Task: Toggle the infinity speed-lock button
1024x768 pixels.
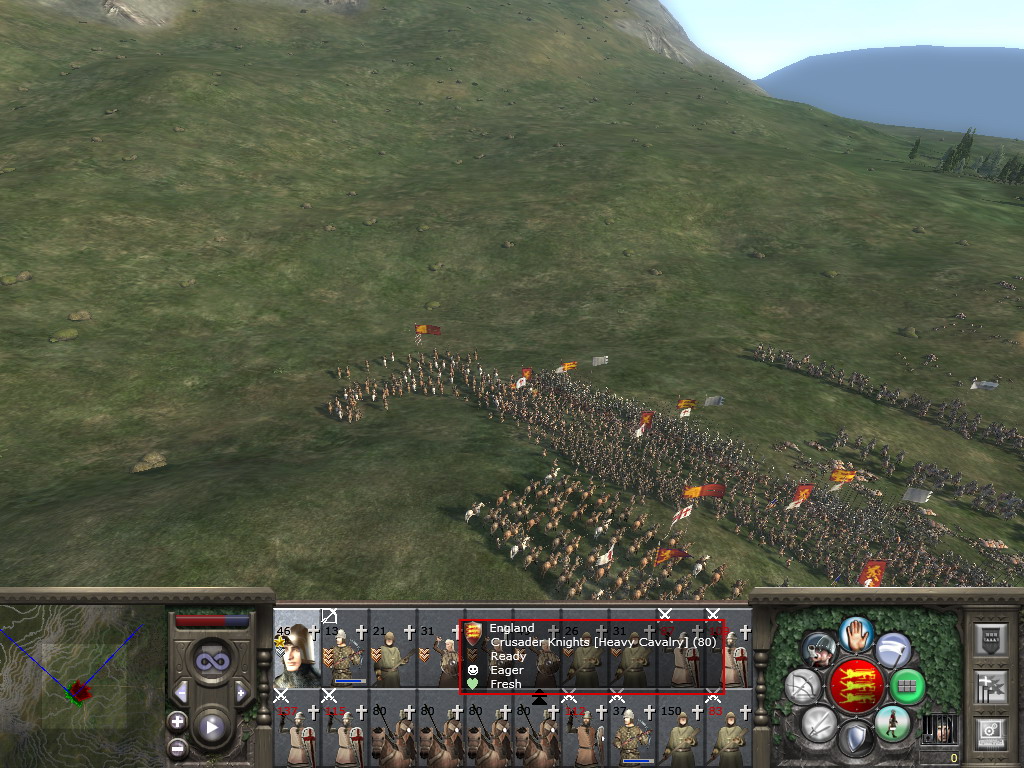Action: tap(212, 659)
